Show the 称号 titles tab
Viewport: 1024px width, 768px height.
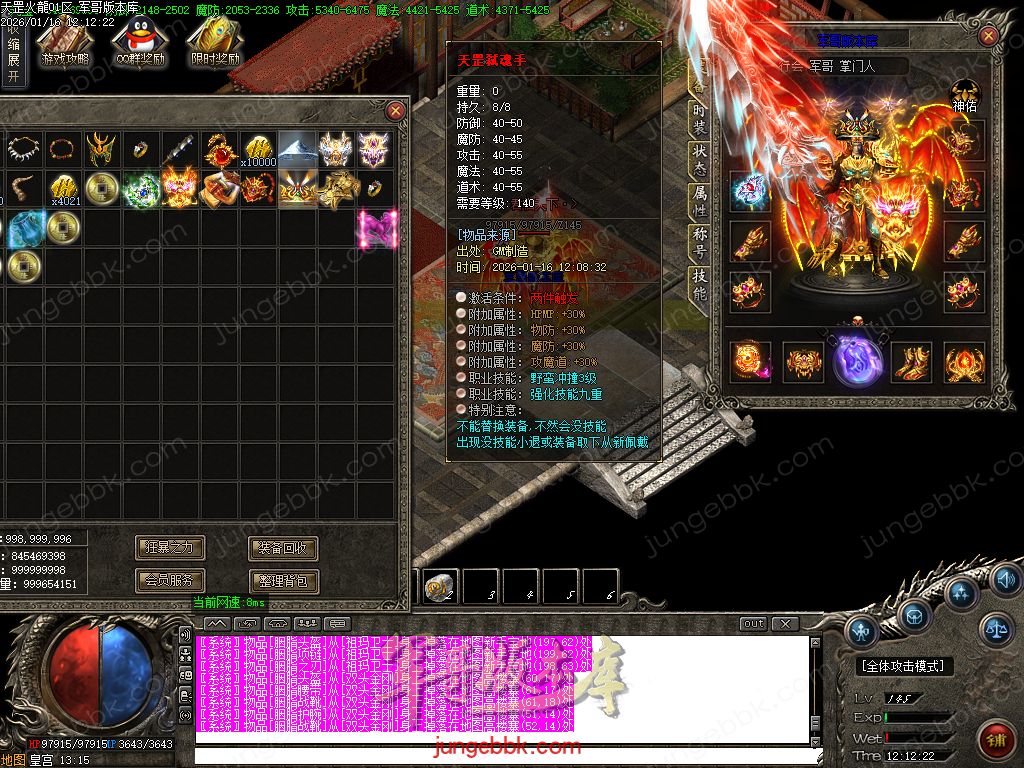tap(700, 243)
